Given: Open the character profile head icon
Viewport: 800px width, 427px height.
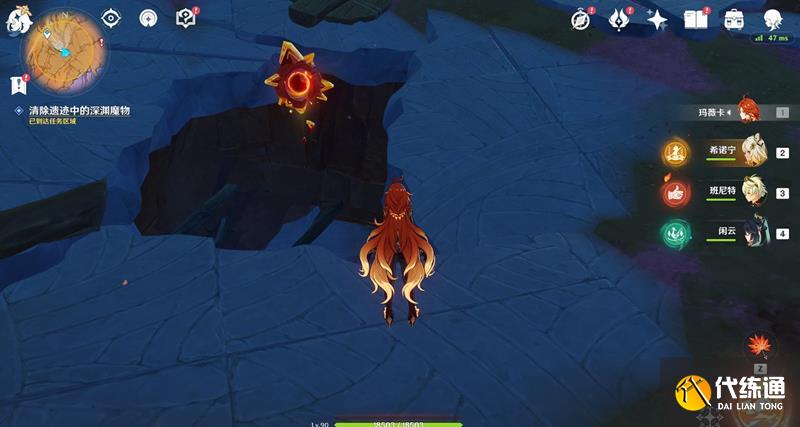Looking at the screenshot, I should point(771,18).
